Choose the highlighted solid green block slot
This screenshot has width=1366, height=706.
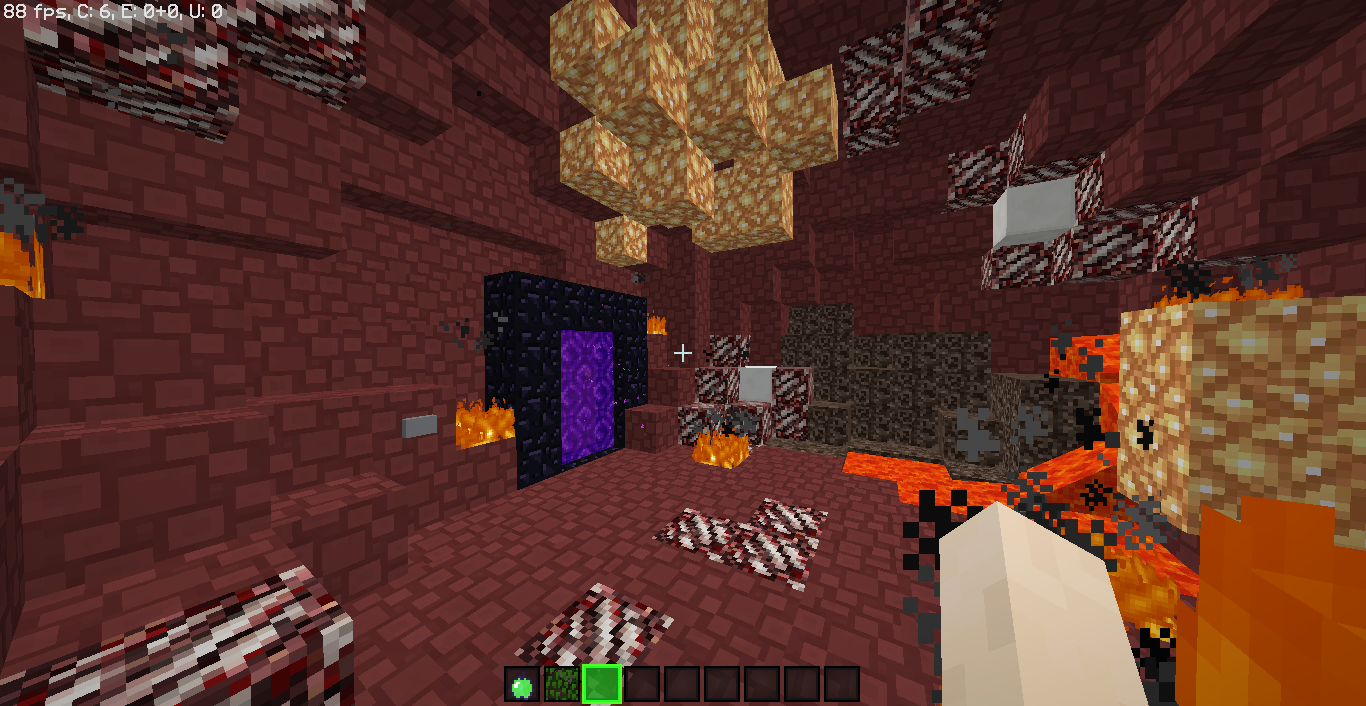[x=602, y=685]
